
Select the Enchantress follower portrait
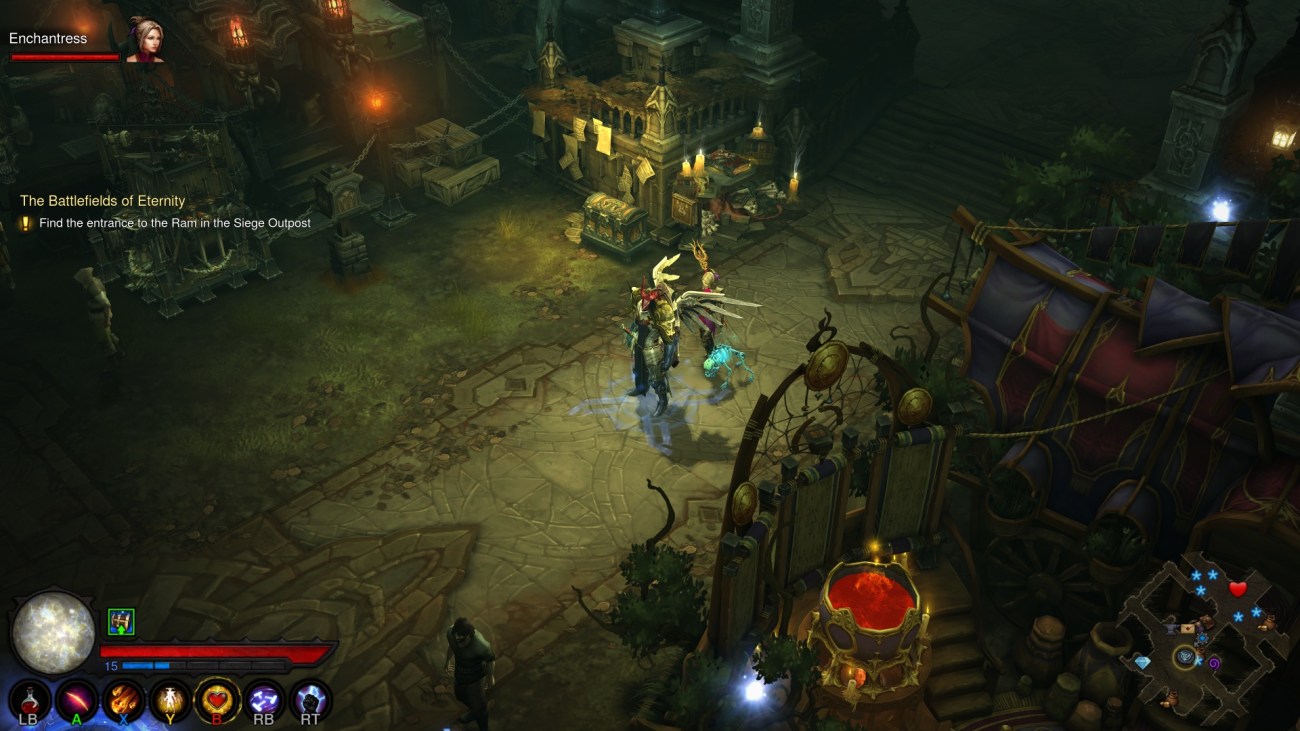(144, 41)
